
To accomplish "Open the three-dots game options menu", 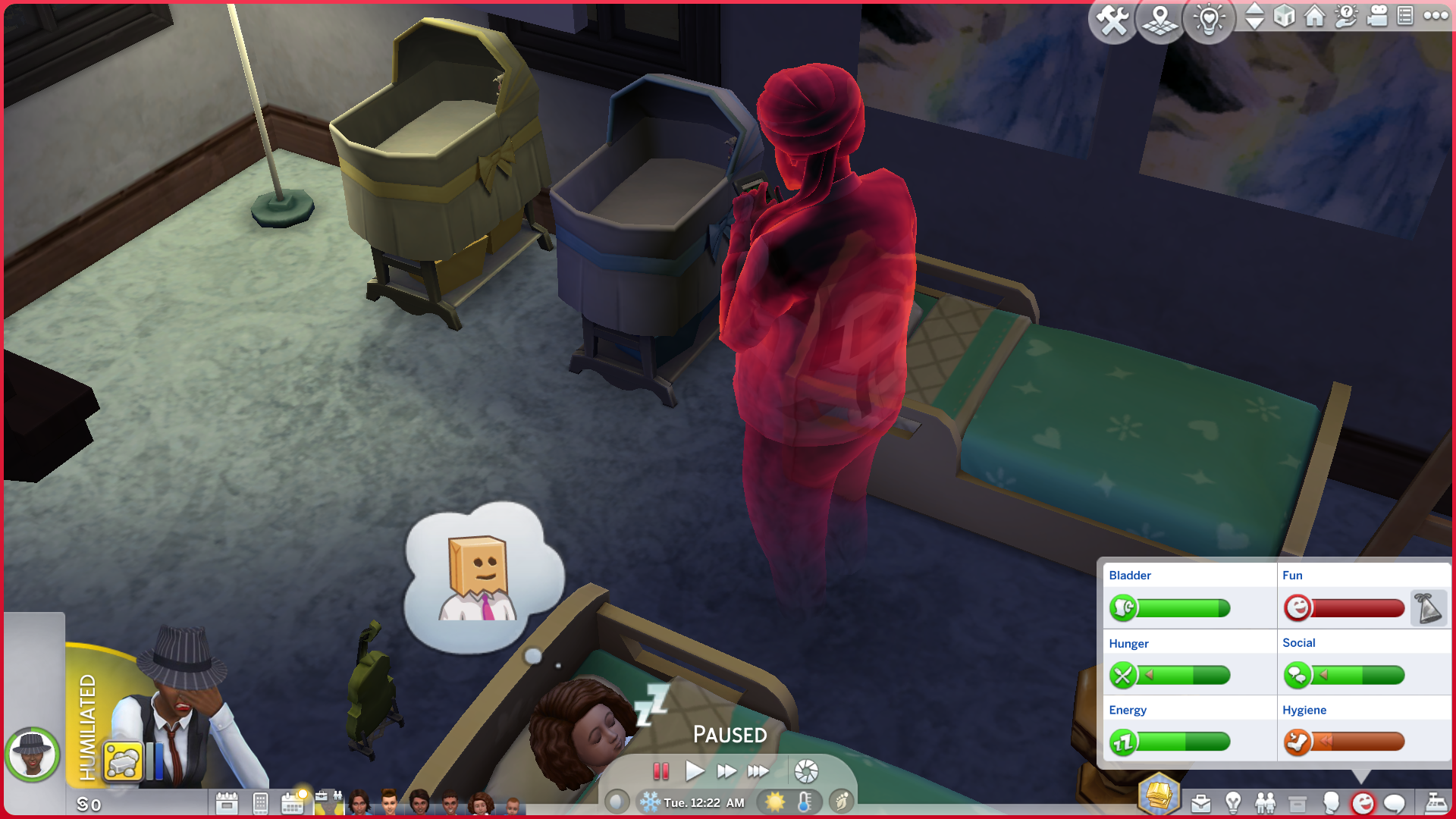I will [1436, 16].
